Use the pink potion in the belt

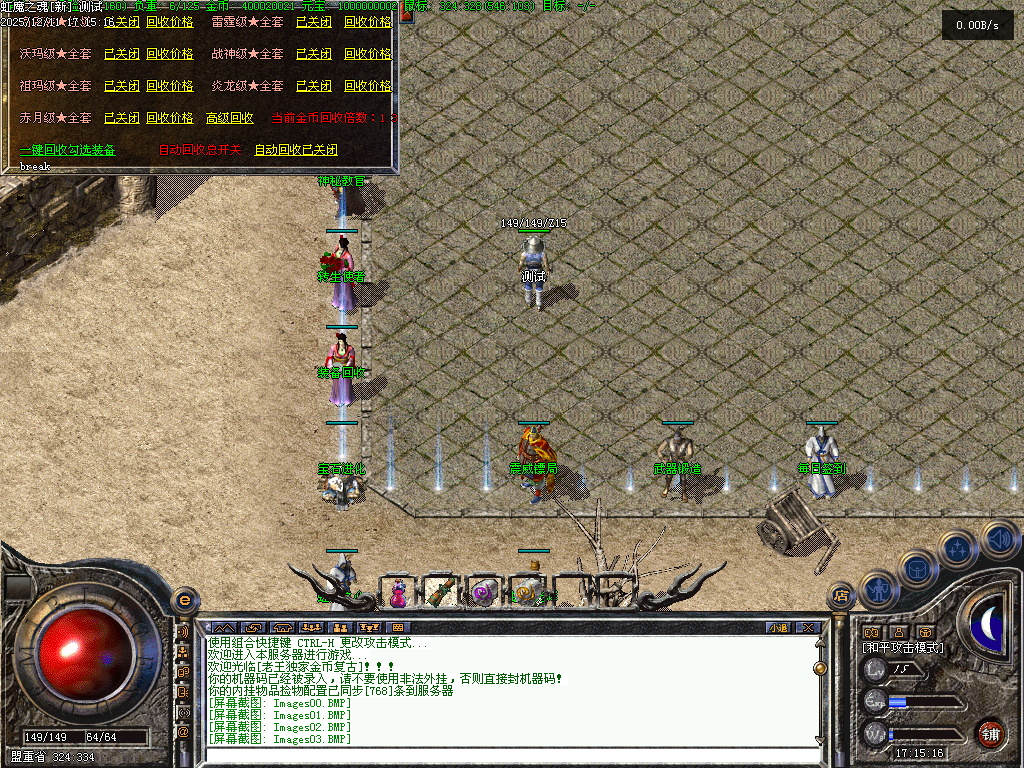pyautogui.click(x=398, y=593)
